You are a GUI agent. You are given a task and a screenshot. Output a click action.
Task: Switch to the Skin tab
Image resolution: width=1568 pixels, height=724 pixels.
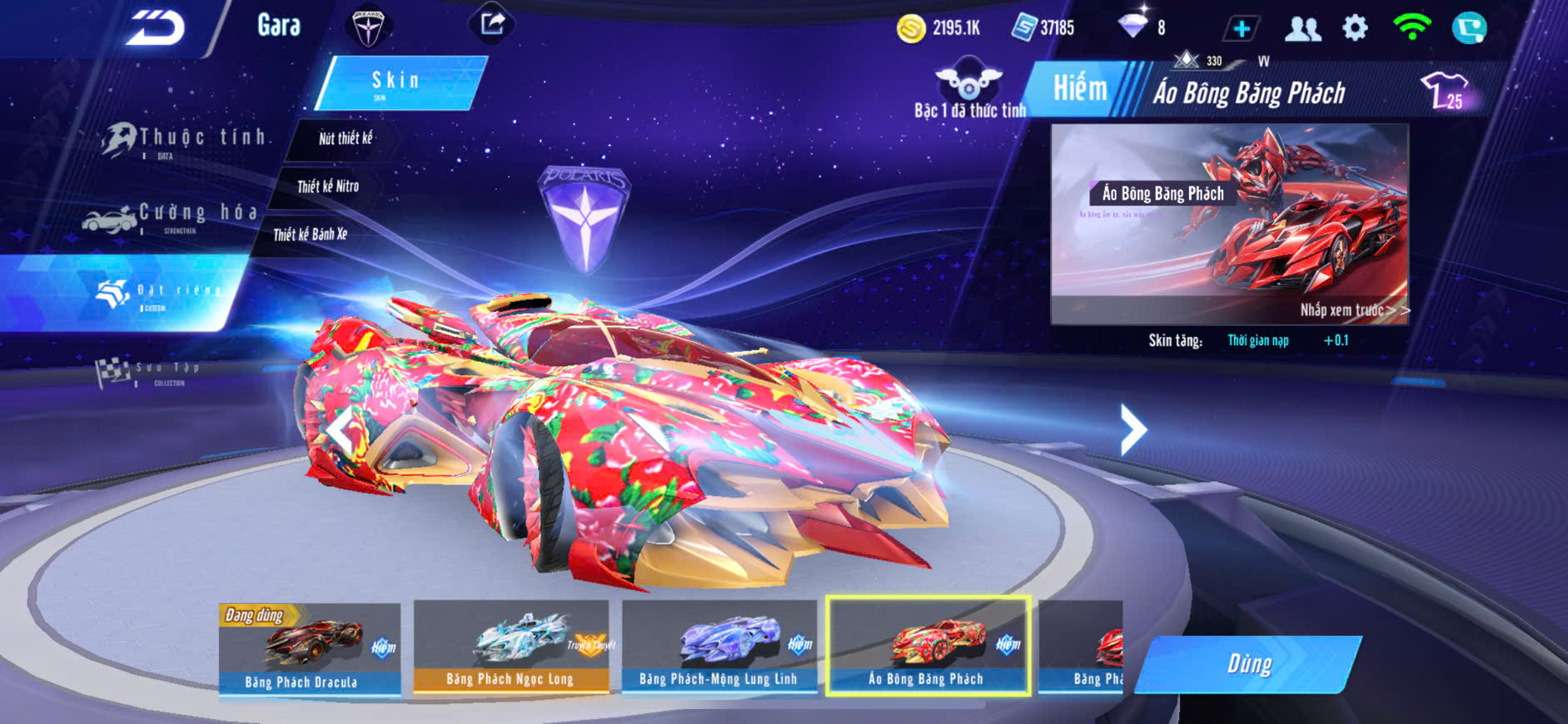coord(398,82)
